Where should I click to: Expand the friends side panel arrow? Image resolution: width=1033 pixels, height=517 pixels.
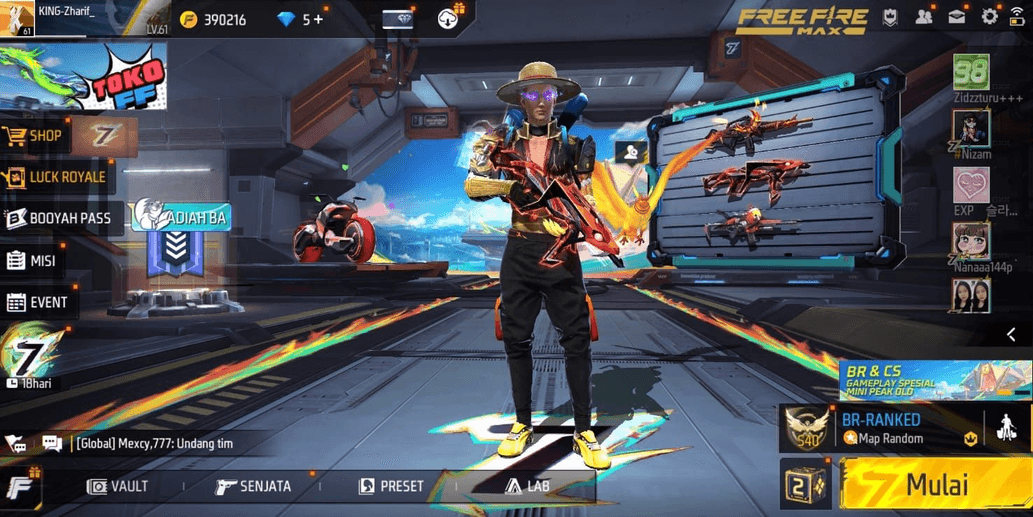click(1011, 335)
